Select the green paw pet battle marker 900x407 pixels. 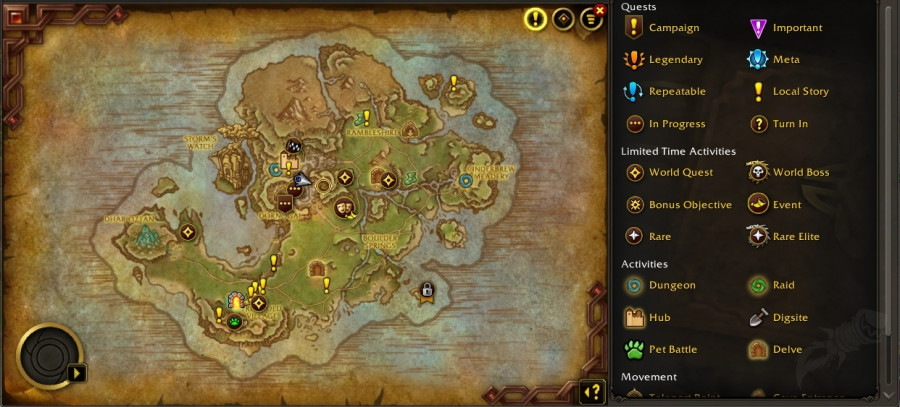[235, 321]
